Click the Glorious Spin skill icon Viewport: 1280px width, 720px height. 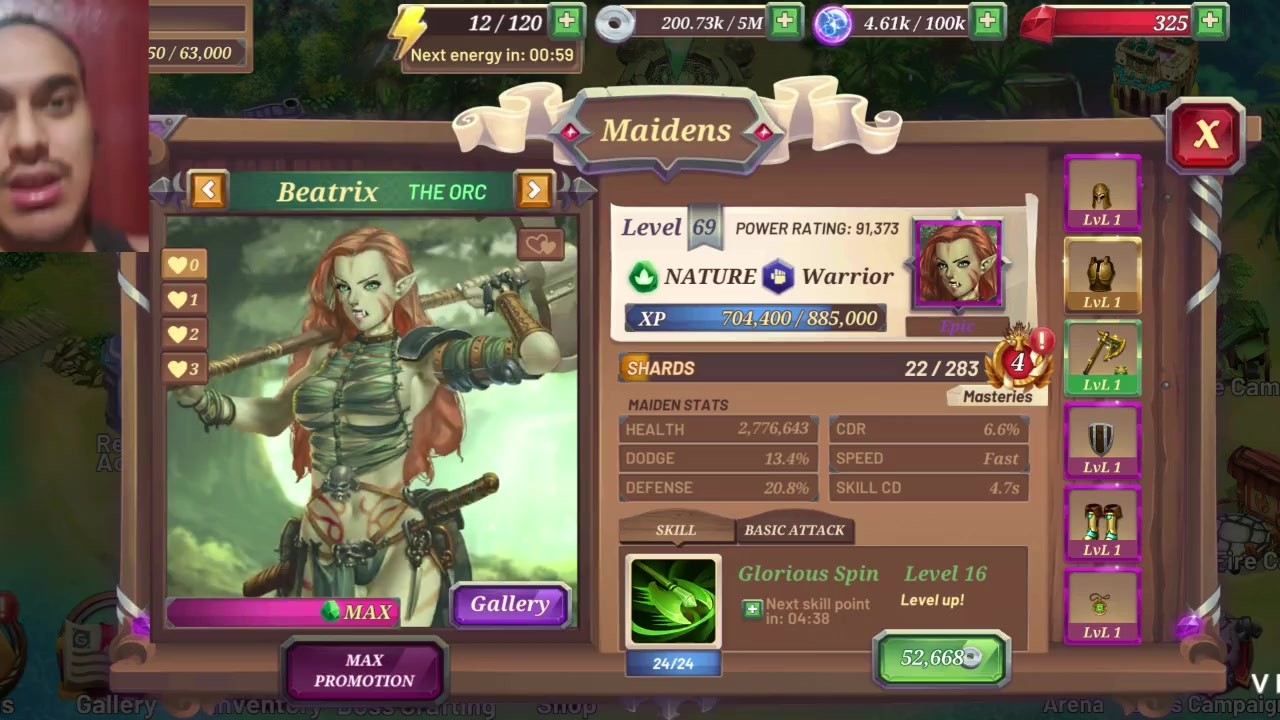(x=673, y=600)
